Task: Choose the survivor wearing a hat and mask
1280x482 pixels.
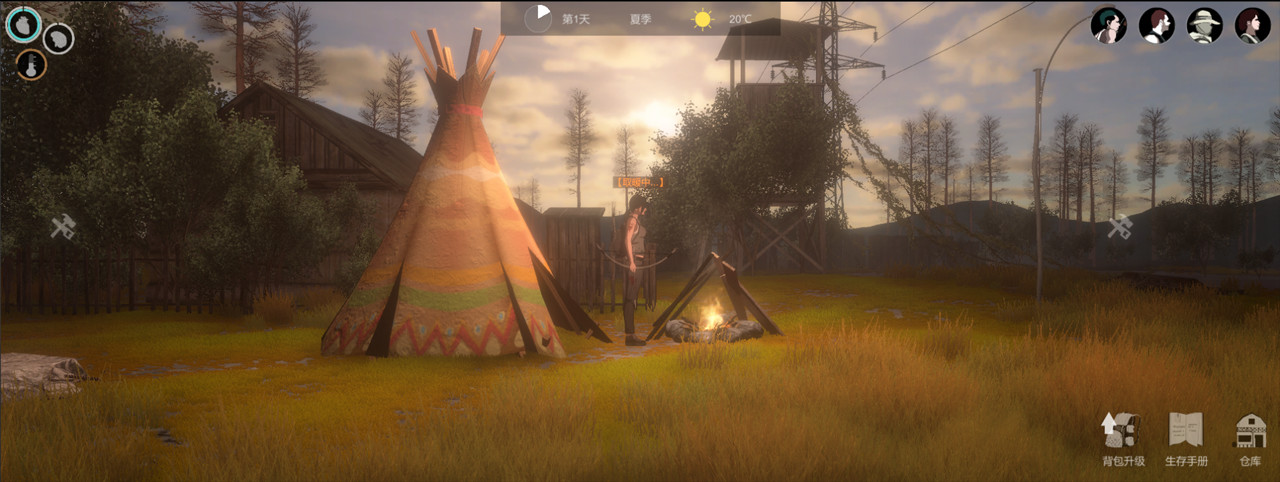Action: click(1204, 25)
